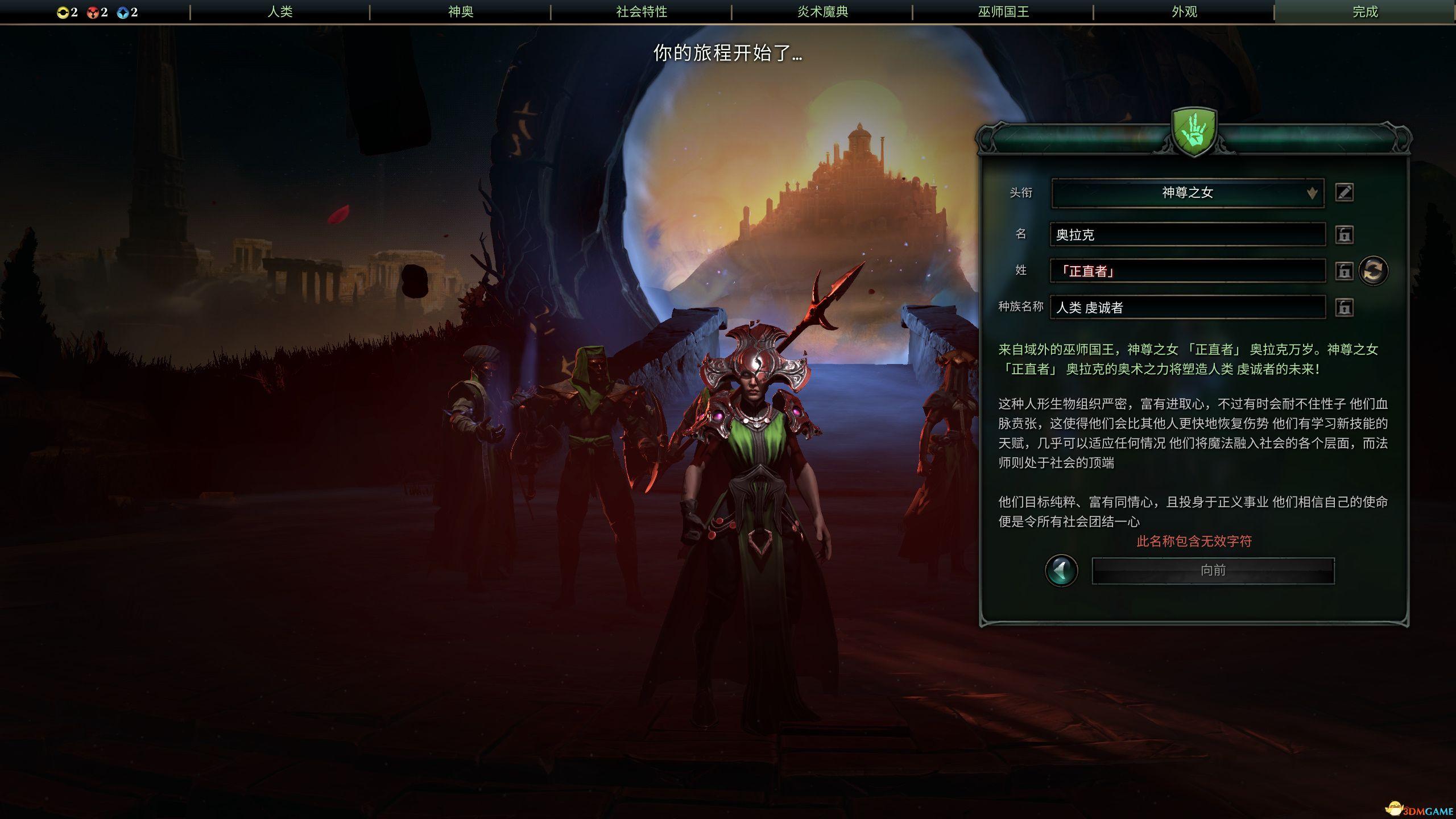This screenshot has width=1456, height=819.
Task: Toggle the lock beside the 姓 field
Action: (x=1345, y=271)
